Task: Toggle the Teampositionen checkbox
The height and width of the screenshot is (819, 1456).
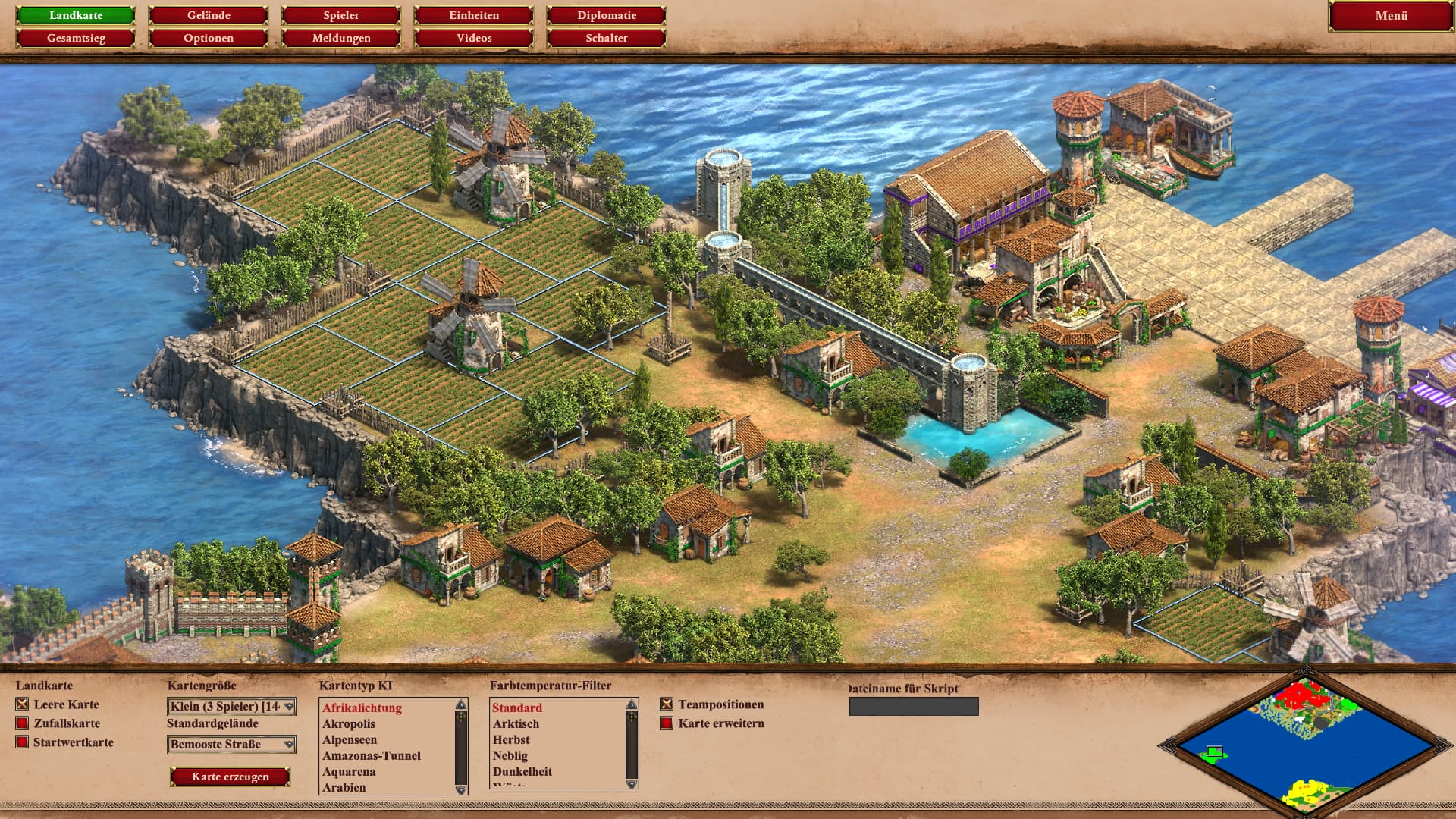Action: 667,704
